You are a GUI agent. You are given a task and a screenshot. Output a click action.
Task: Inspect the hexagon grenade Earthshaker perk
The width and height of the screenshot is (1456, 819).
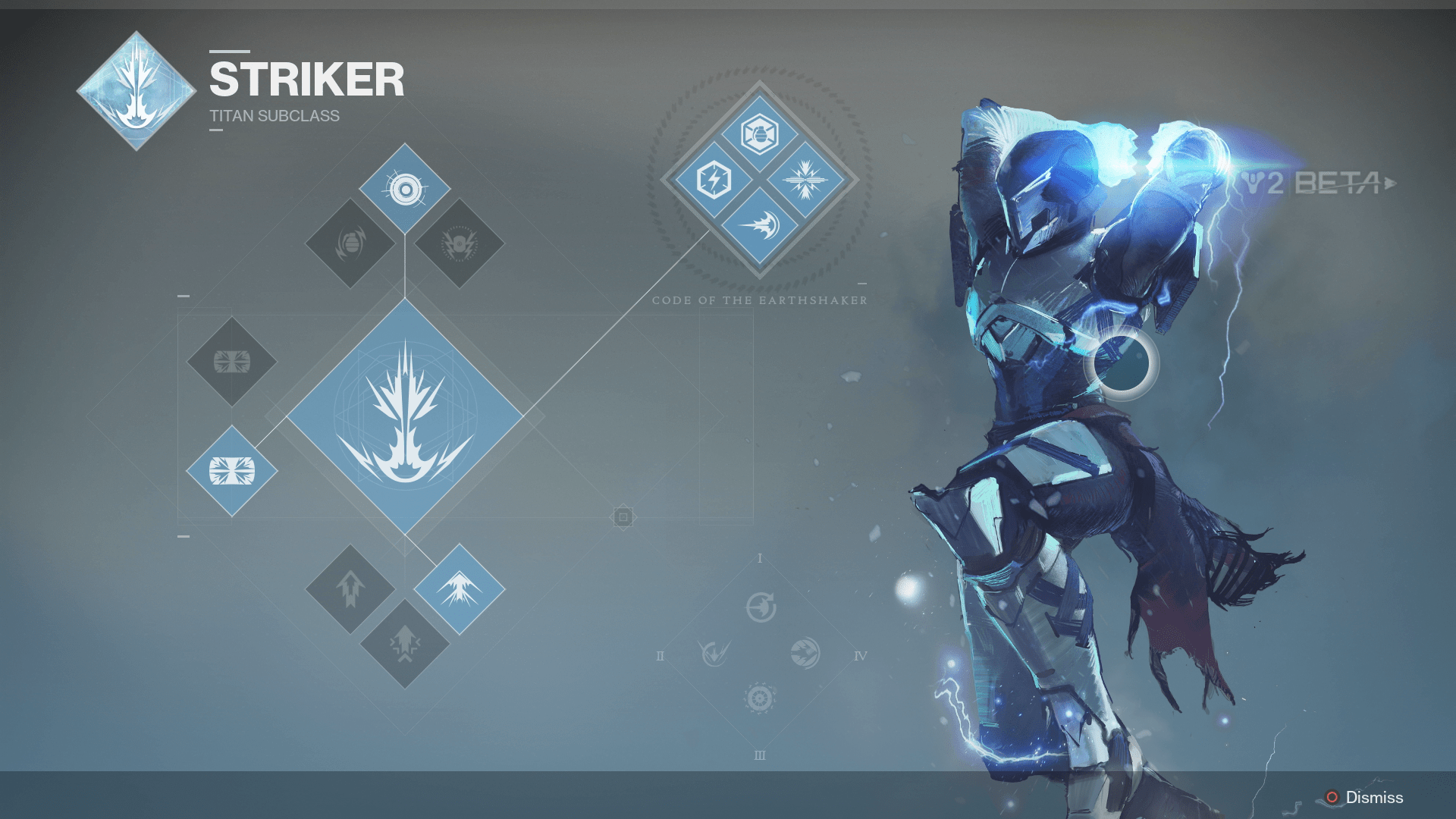(759, 135)
